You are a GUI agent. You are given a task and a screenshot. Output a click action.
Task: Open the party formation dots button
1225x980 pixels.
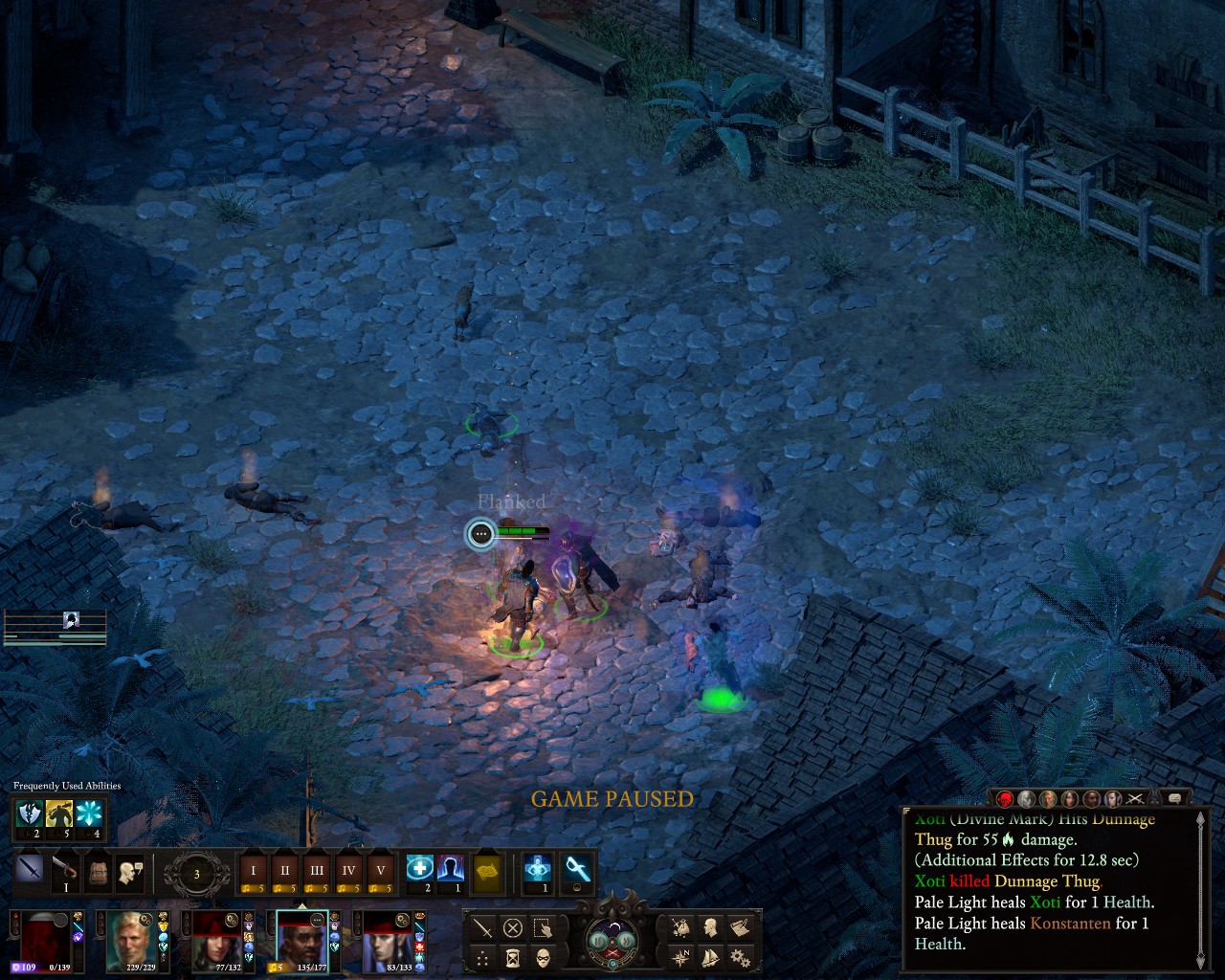pyautogui.click(x=483, y=957)
